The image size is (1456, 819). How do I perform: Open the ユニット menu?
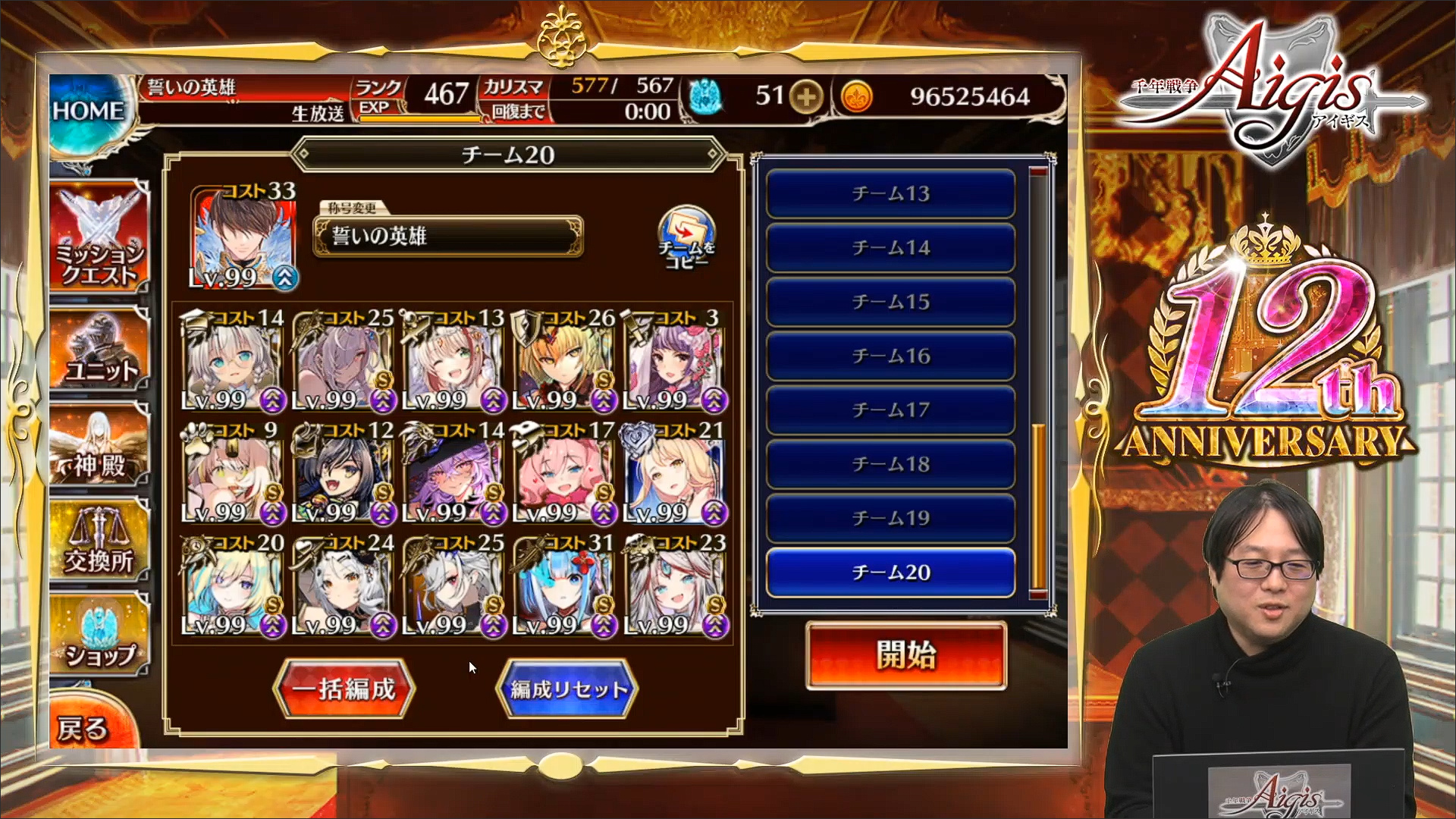pyautogui.click(x=99, y=350)
